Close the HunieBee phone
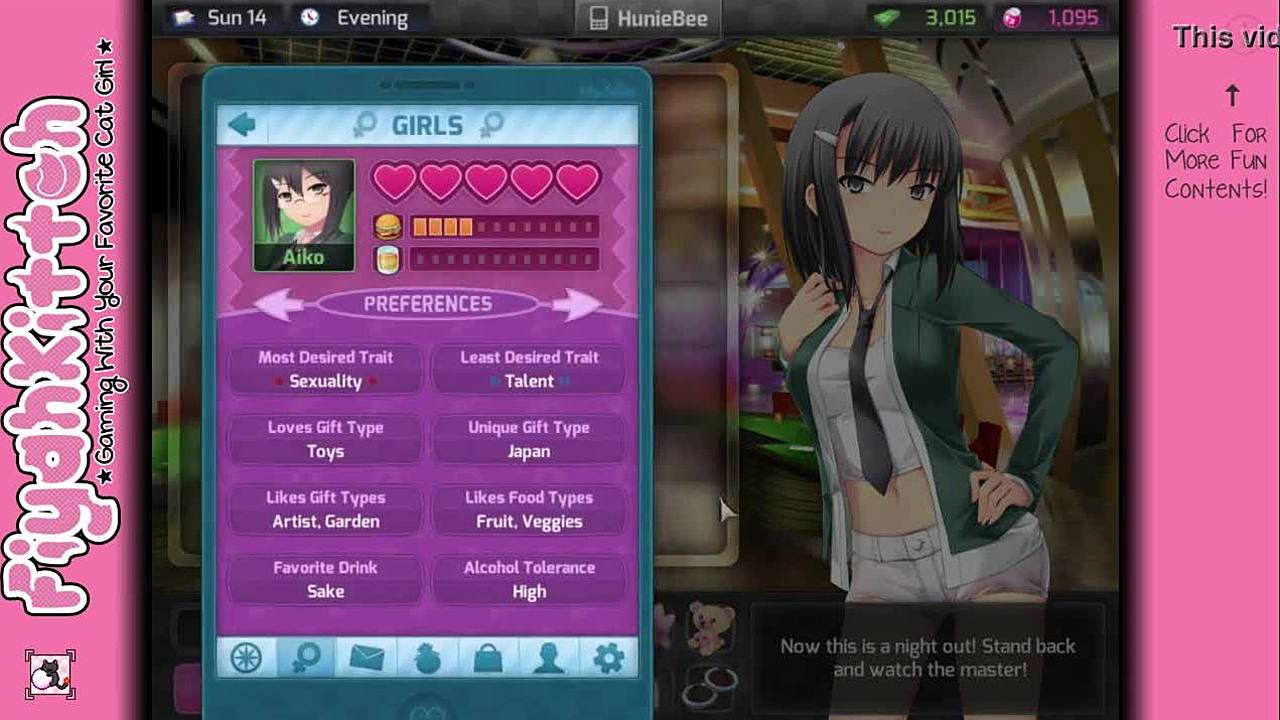 click(x=647, y=18)
